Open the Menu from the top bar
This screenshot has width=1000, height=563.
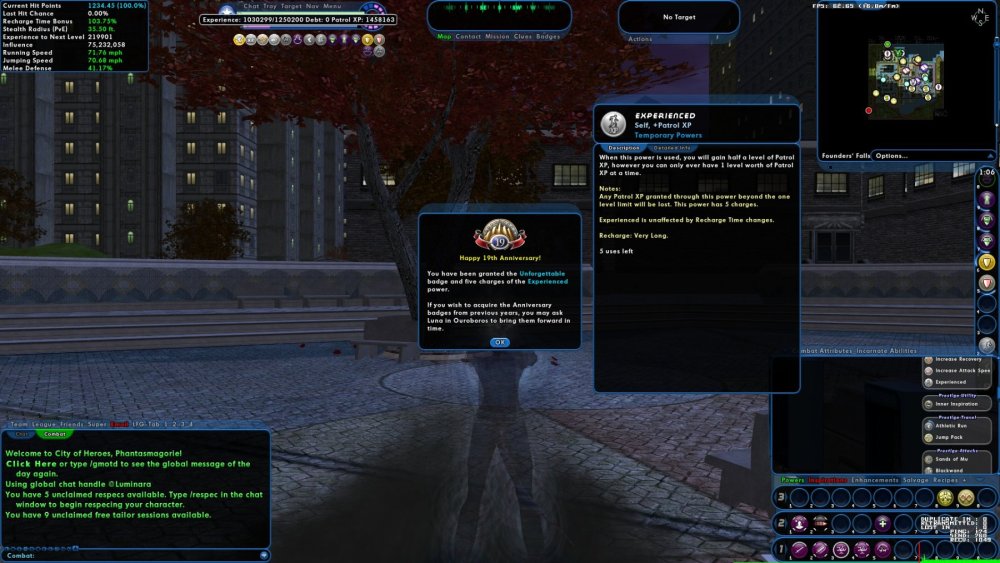pyautogui.click(x=332, y=6)
